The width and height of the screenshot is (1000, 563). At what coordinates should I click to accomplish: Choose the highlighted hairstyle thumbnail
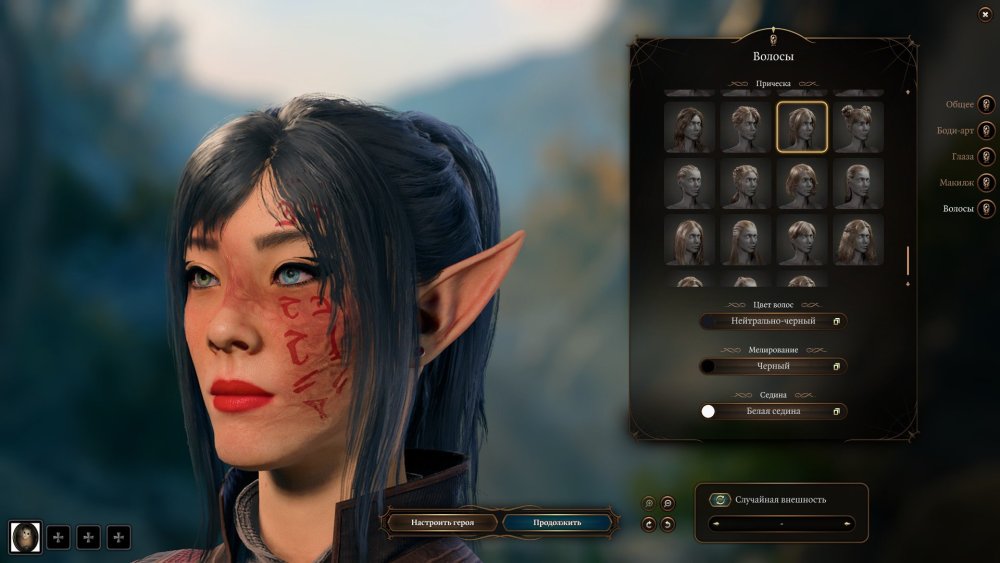click(x=802, y=127)
